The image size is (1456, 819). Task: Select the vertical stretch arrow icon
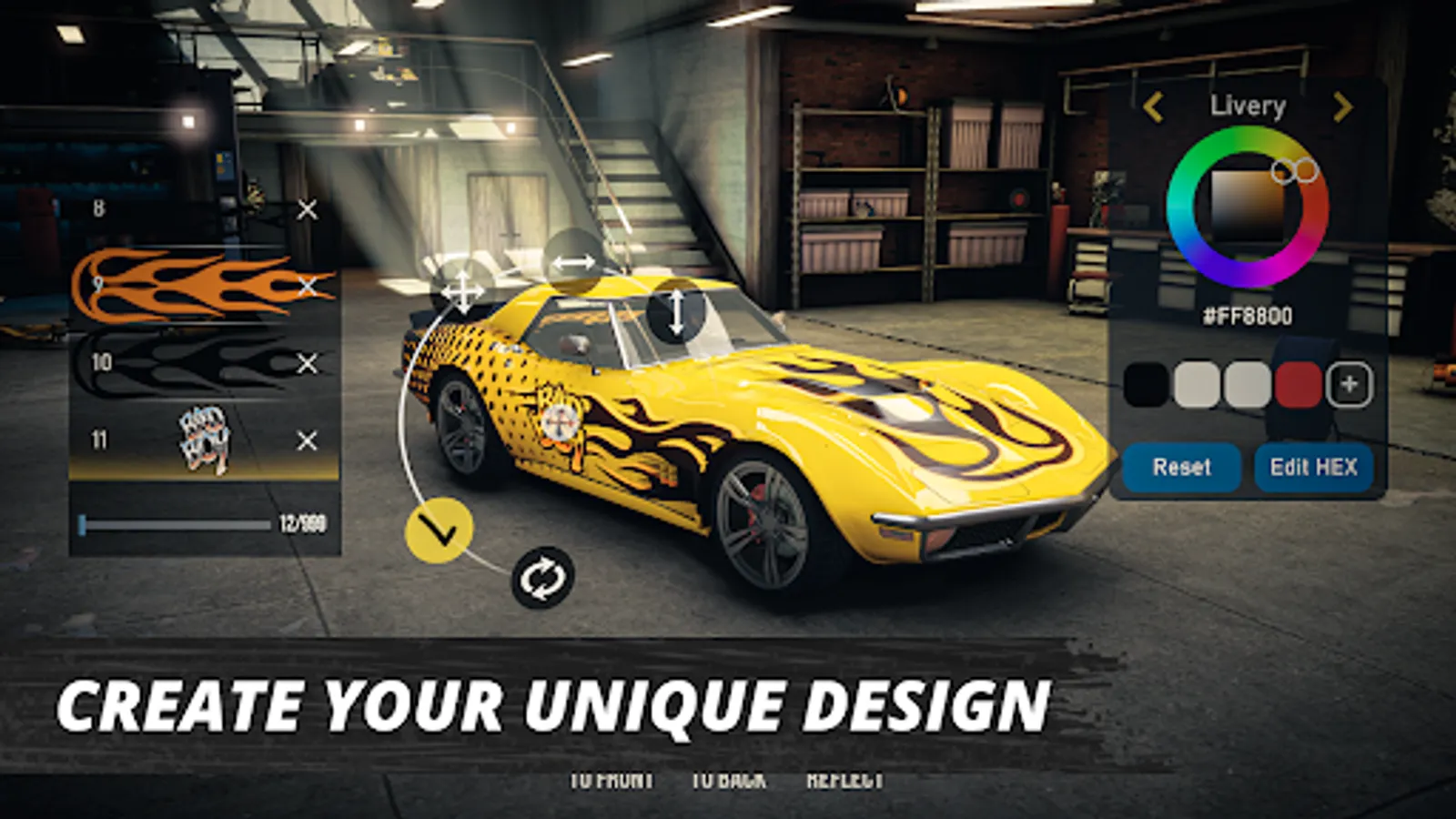677,312
